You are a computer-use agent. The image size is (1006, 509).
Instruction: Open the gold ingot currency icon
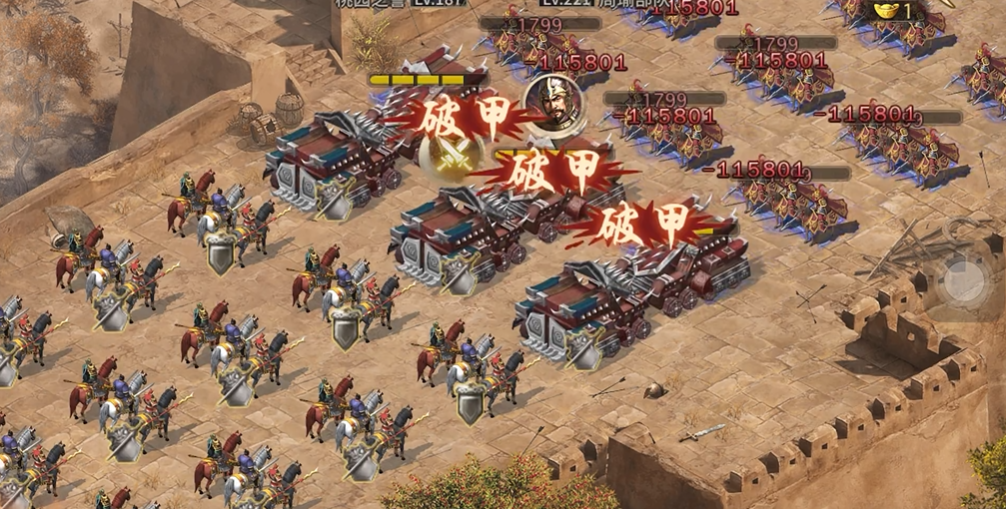click(886, 10)
